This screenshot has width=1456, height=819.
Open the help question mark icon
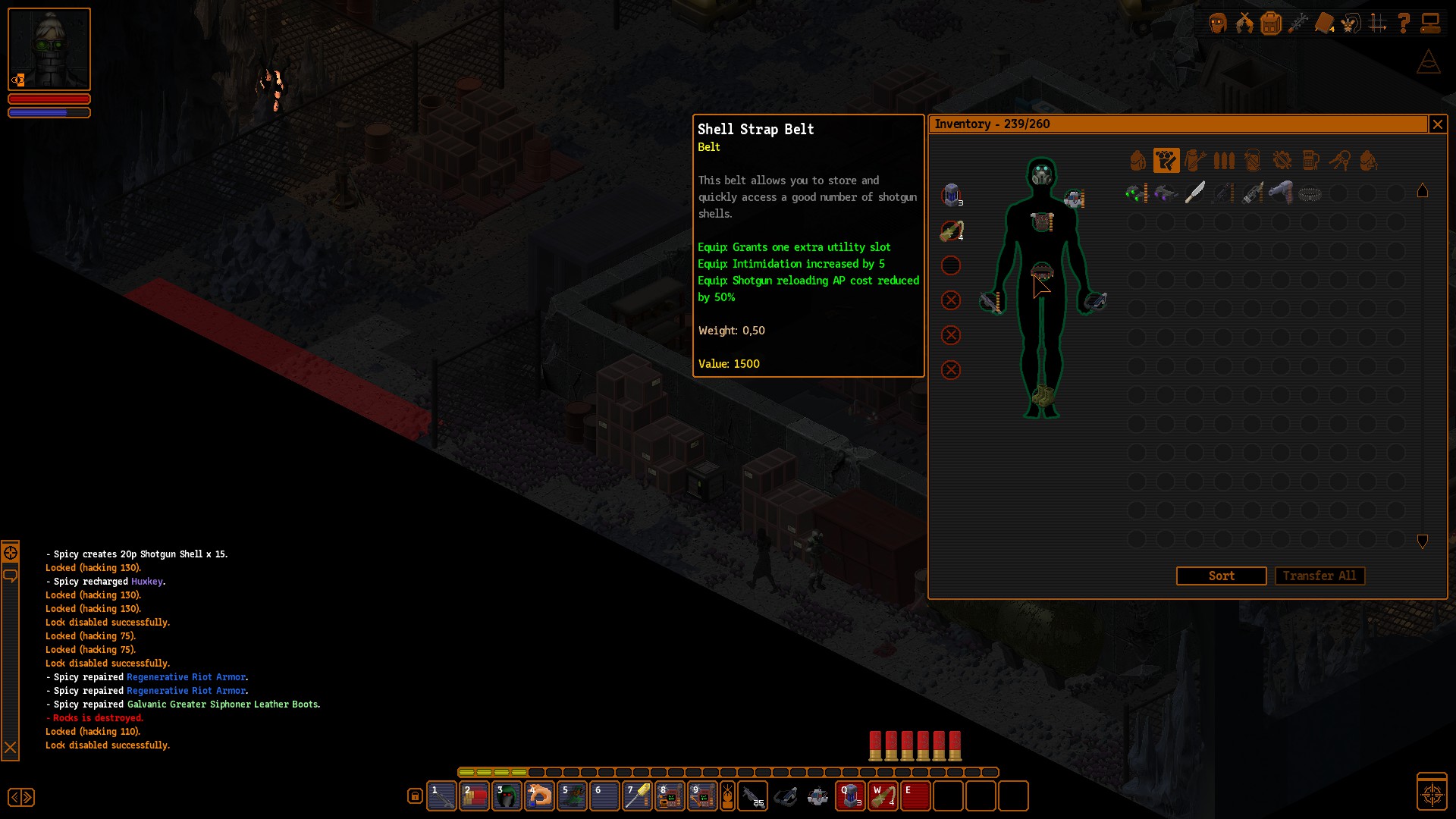pyautogui.click(x=1404, y=24)
